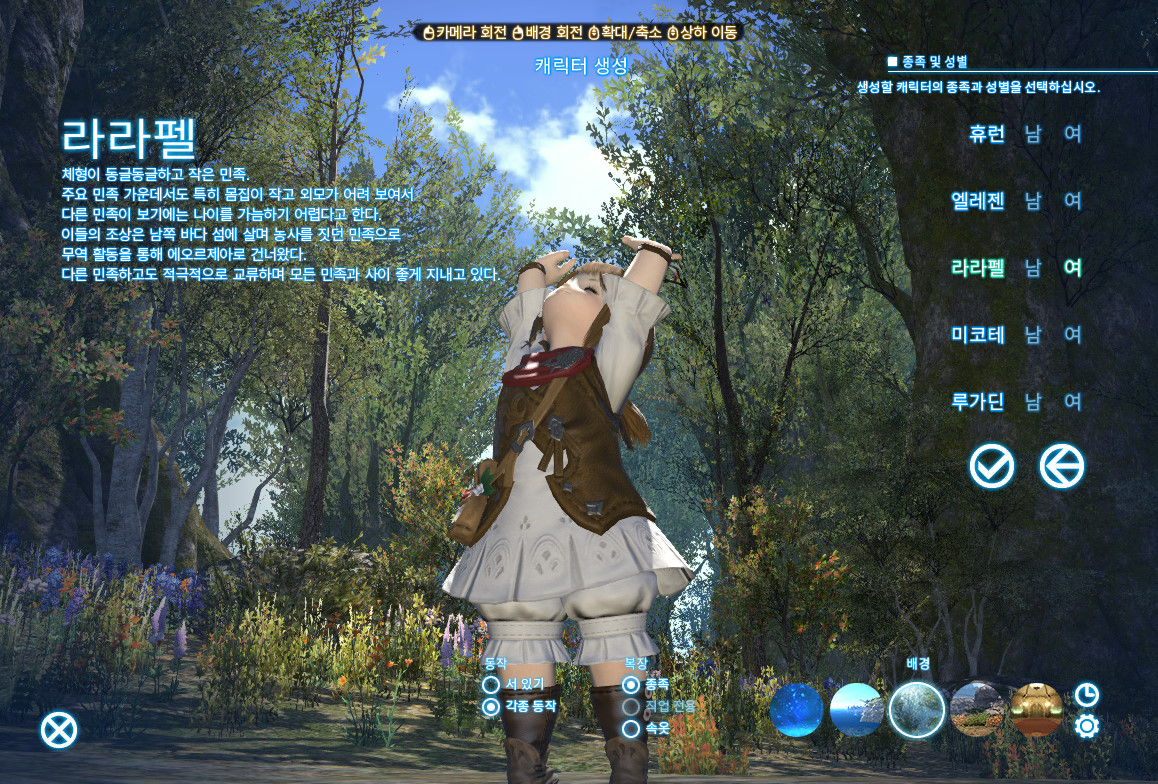Select the 속옷 underwear outfit option
1158x784 pixels.
[631, 729]
